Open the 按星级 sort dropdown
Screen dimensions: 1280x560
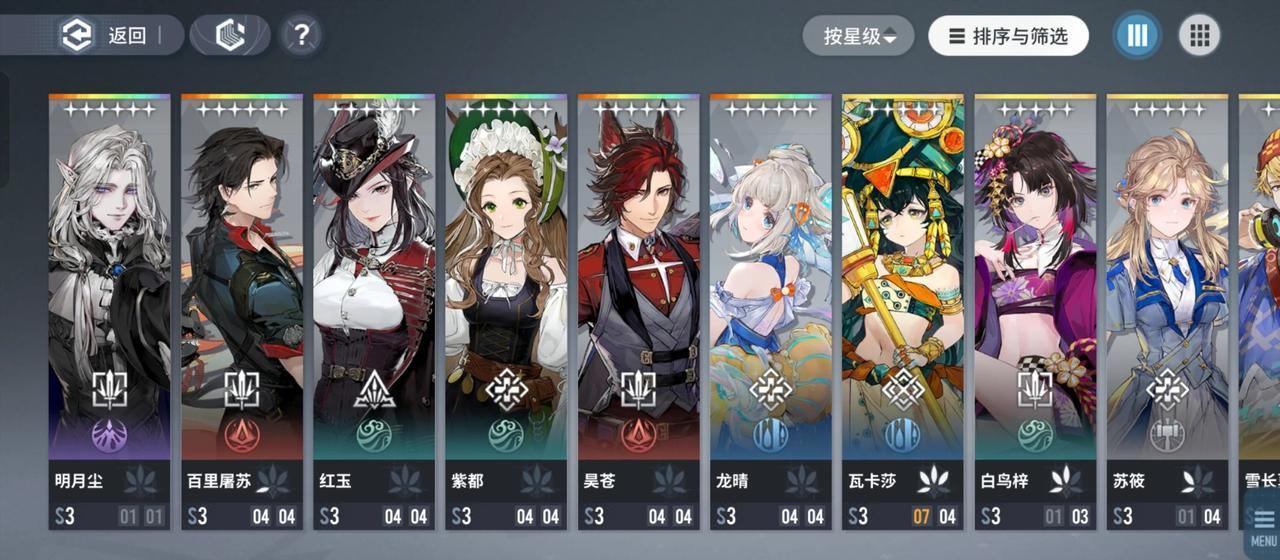pos(859,36)
